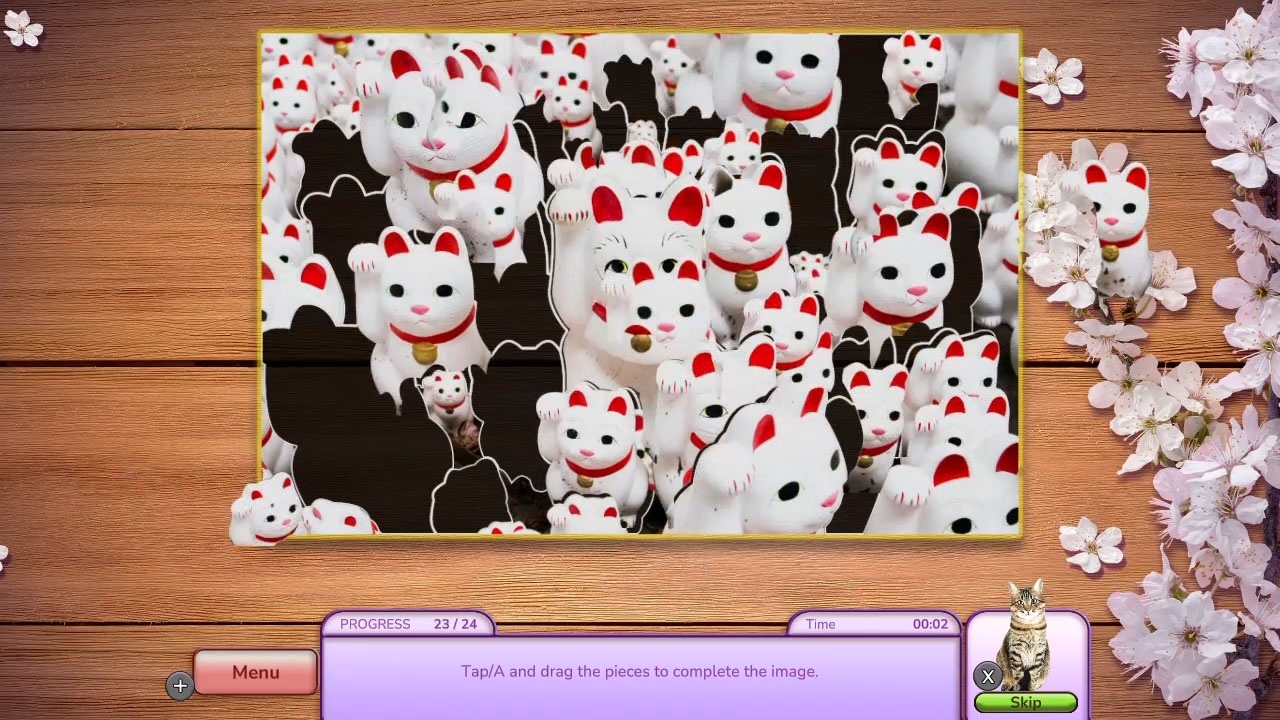
Task: Open the Menu
Action: [255, 672]
